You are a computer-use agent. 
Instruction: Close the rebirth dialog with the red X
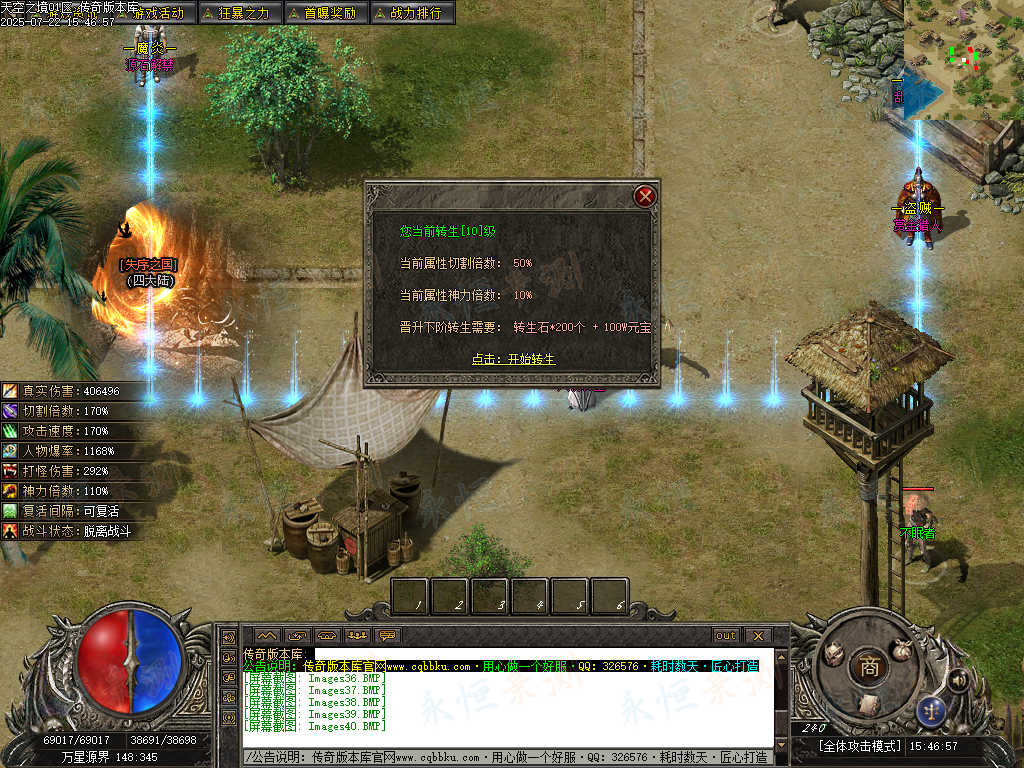pos(645,196)
